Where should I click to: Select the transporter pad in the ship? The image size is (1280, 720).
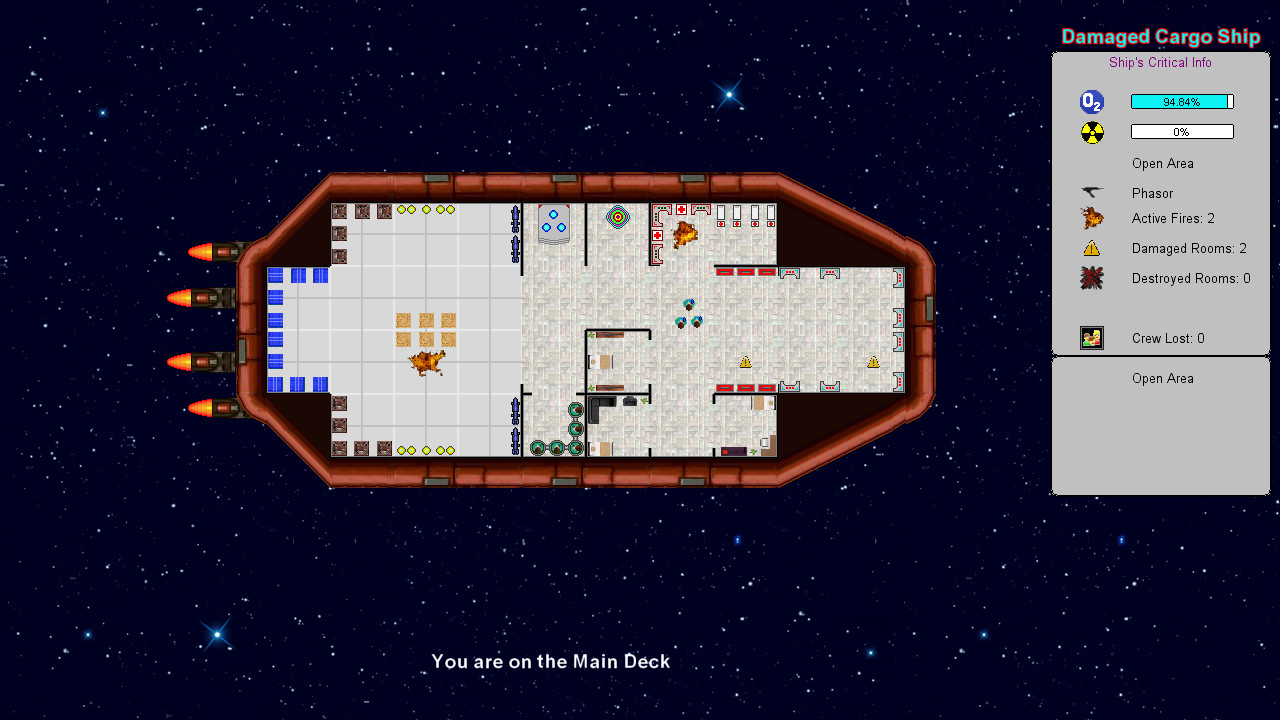pyautogui.click(x=555, y=222)
